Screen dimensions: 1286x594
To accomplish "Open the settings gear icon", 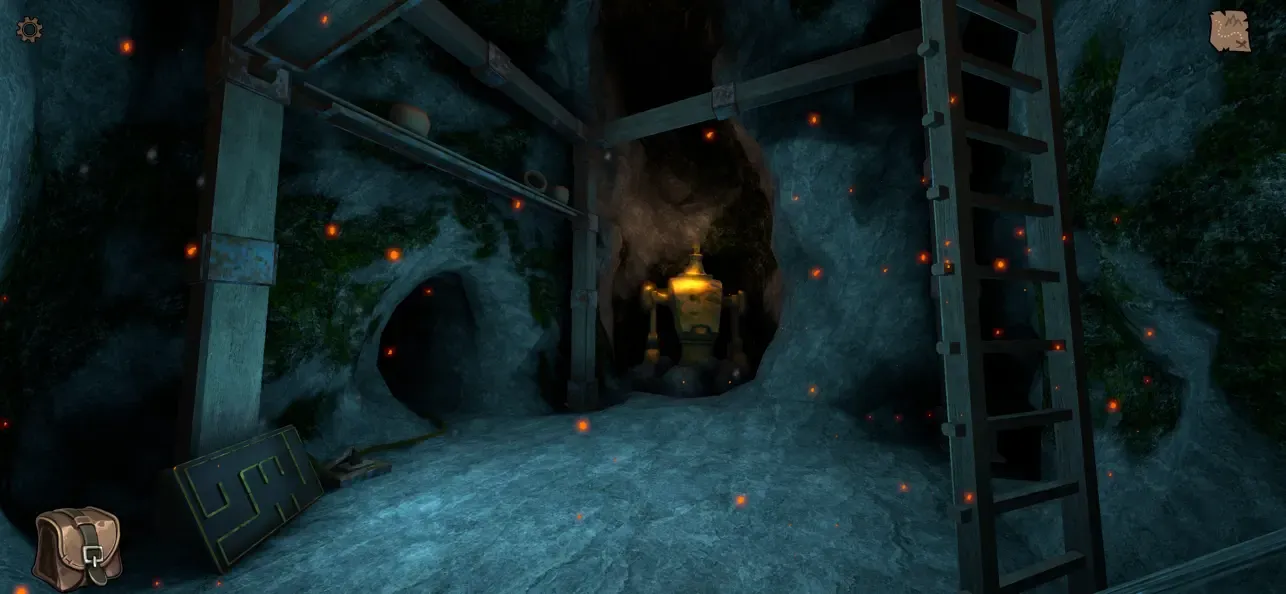I will (29, 30).
